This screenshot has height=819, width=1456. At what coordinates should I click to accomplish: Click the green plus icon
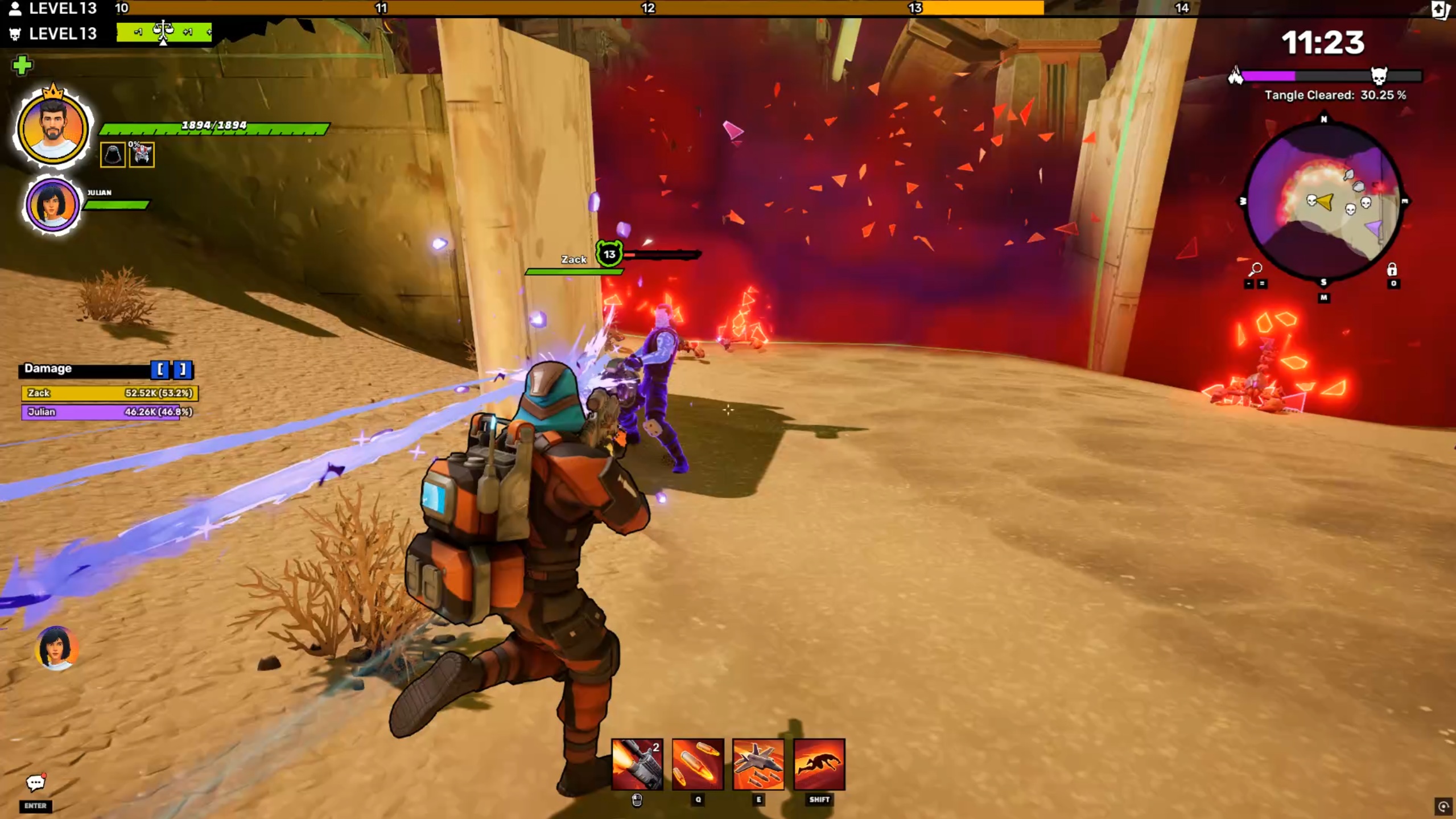[x=22, y=65]
